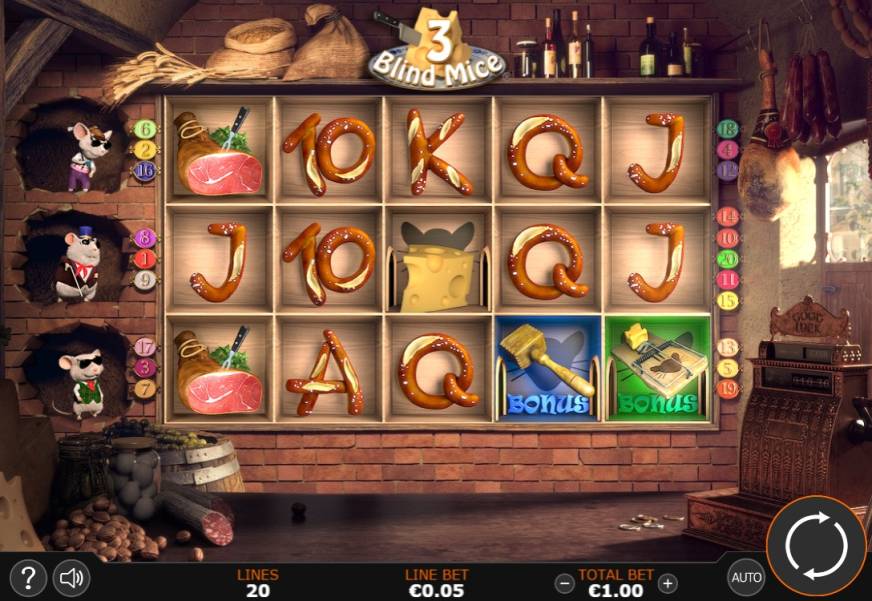Select the payline 1 marker
This screenshot has width=872, height=601.
pyautogui.click(x=145, y=259)
